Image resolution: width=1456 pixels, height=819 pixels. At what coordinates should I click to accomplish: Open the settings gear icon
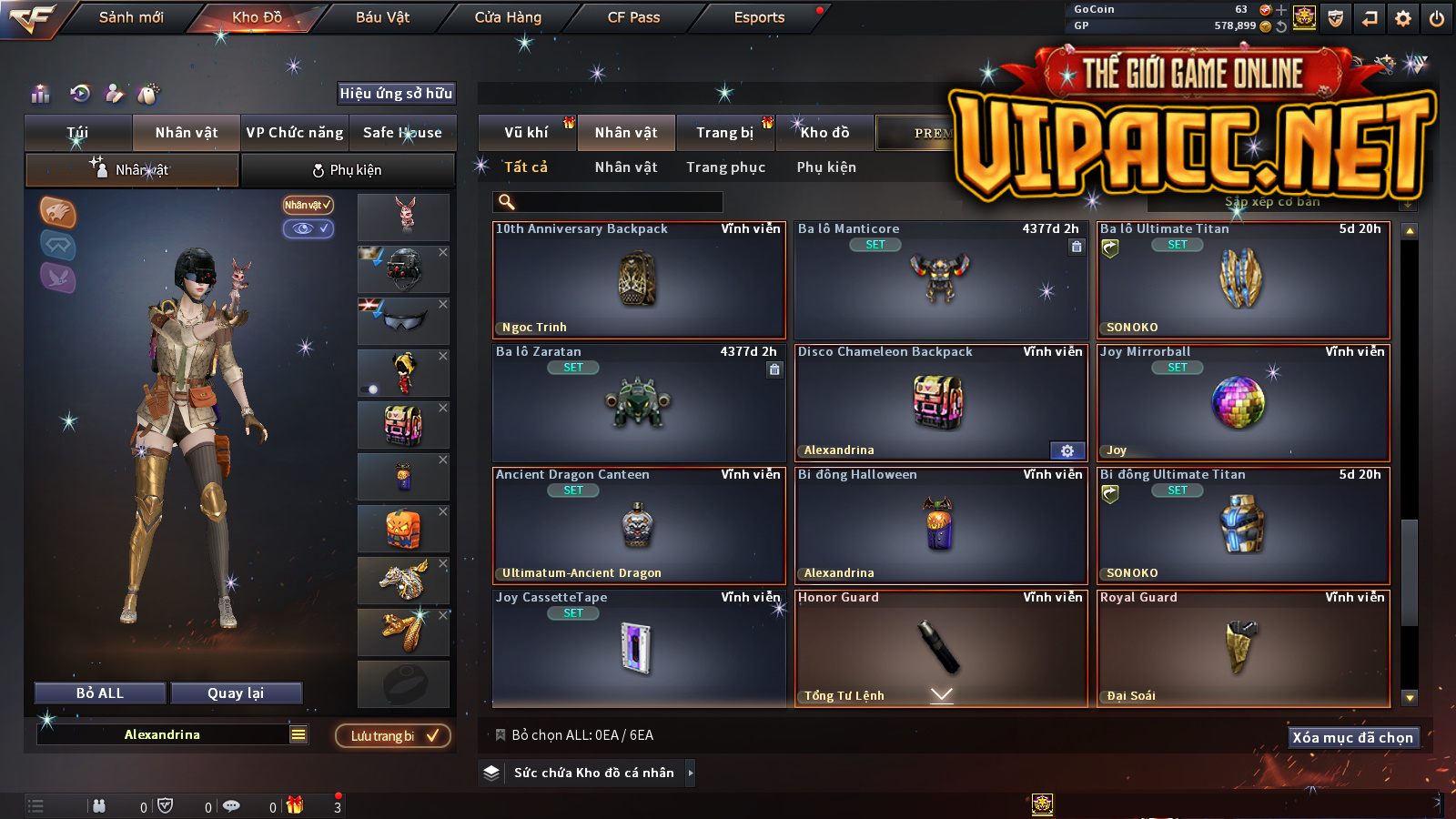(x=1403, y=18)
